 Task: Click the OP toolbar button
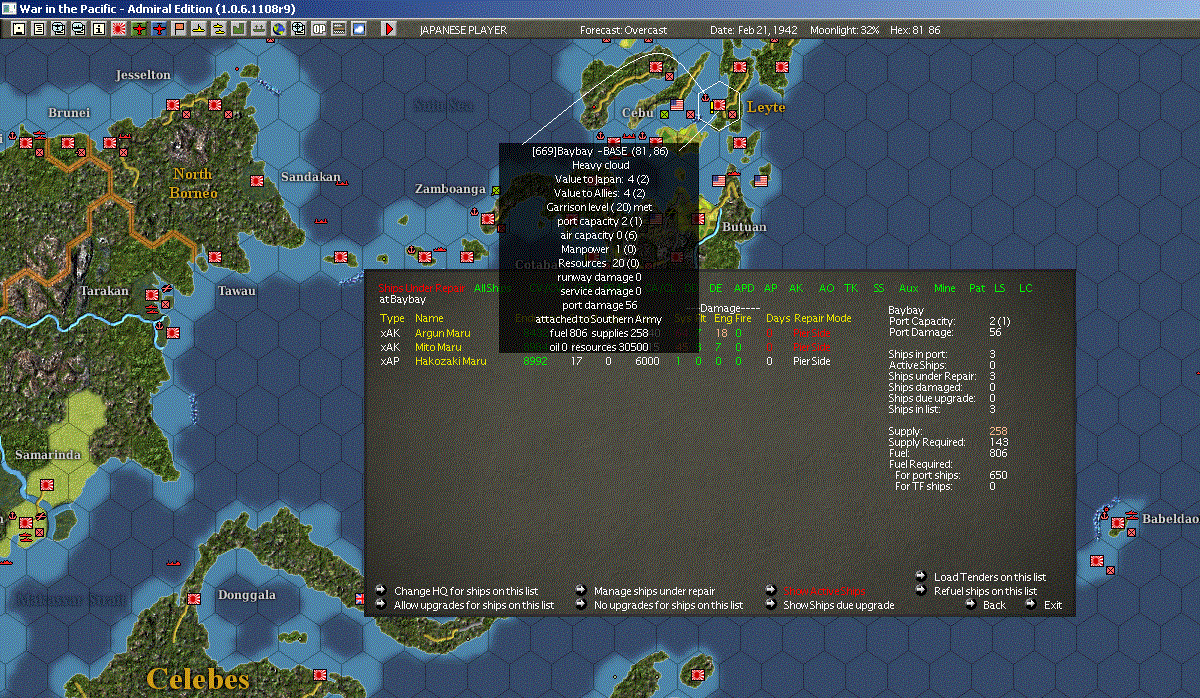pos(319,29)
